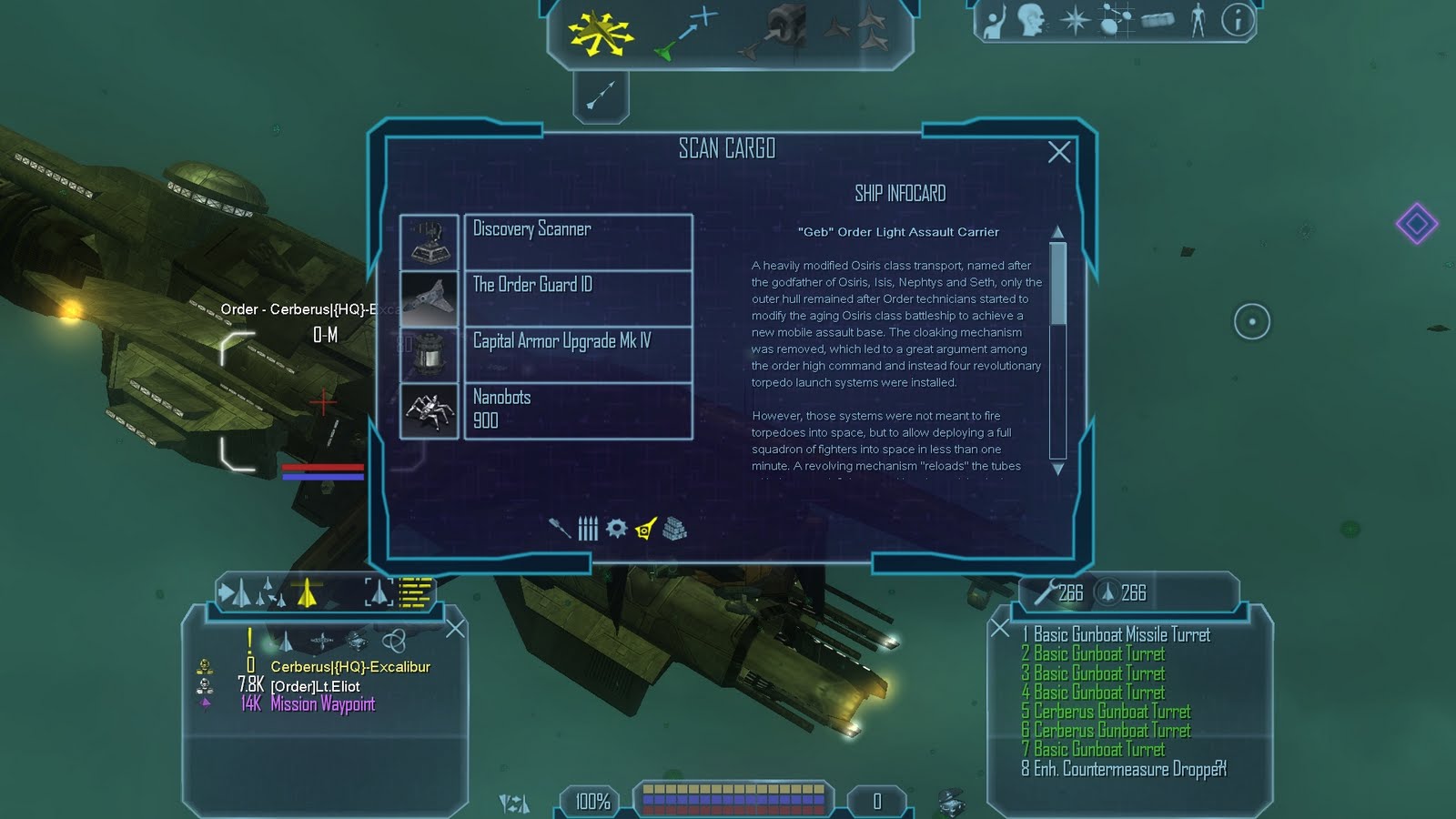Select the Basic Gunboat Missile Turret weapon
Viewport: 1456px width, 819px height.
tap(1121, 635)
